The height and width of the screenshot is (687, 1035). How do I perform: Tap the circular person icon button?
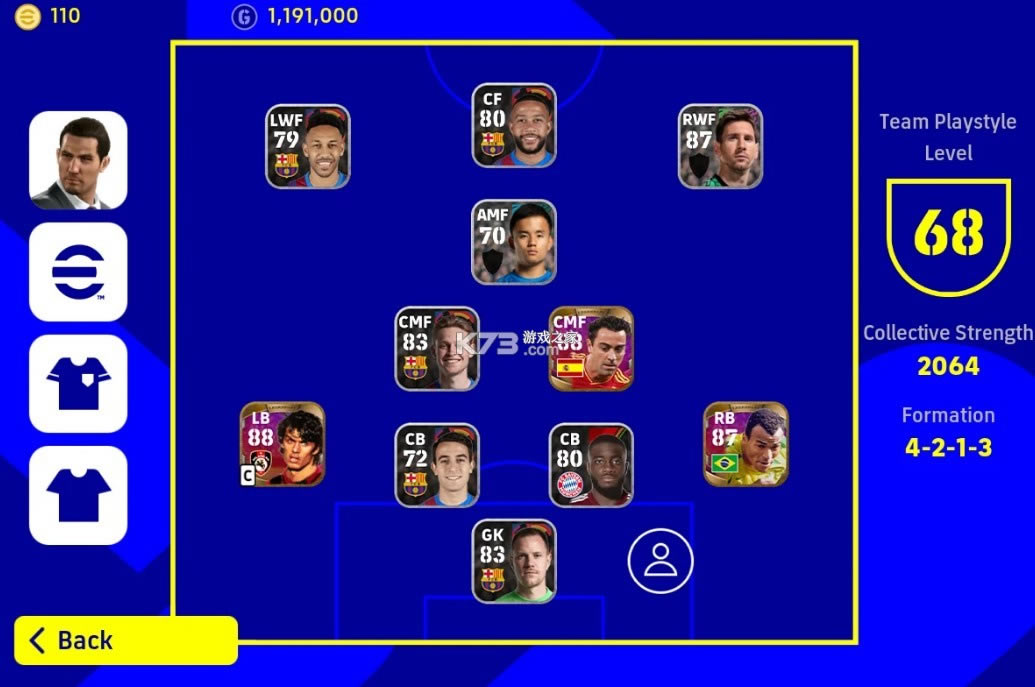(660, 560)
